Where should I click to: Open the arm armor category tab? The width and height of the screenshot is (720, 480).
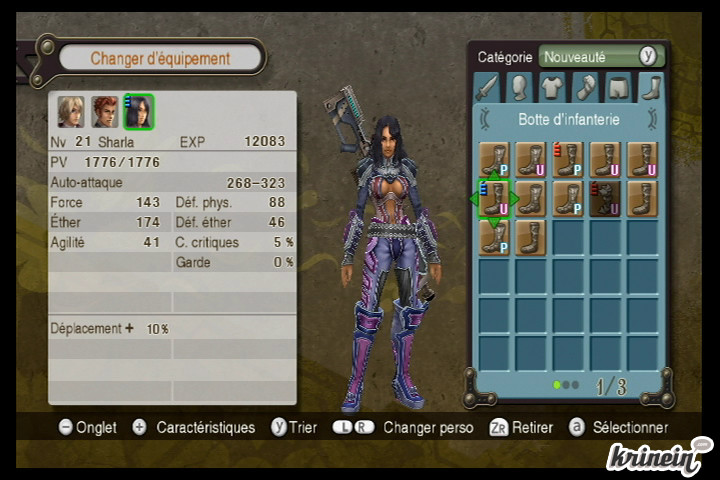tap(585, 88)
